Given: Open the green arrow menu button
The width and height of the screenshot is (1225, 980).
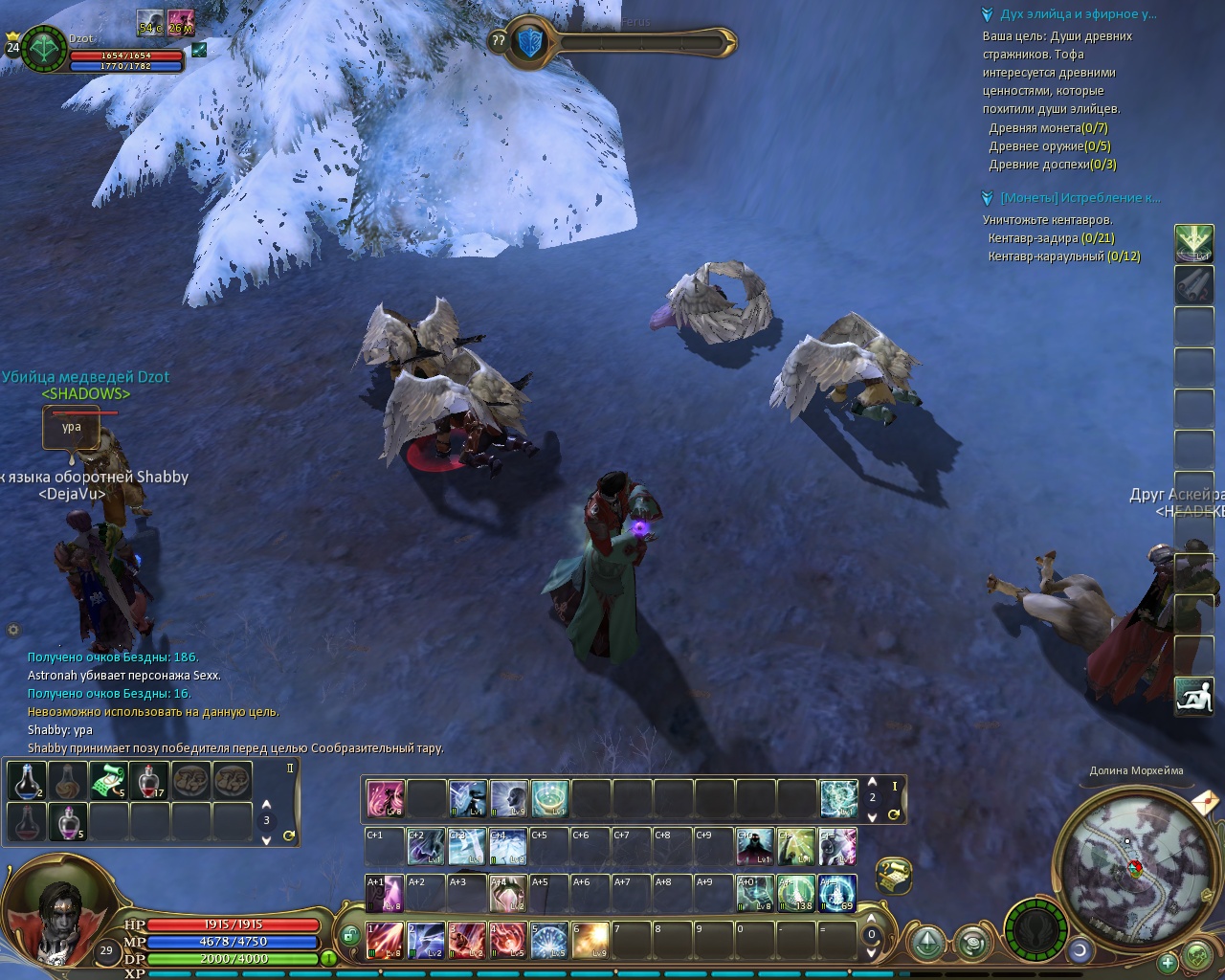Looking at the screenshot, I should (1193, 243).
